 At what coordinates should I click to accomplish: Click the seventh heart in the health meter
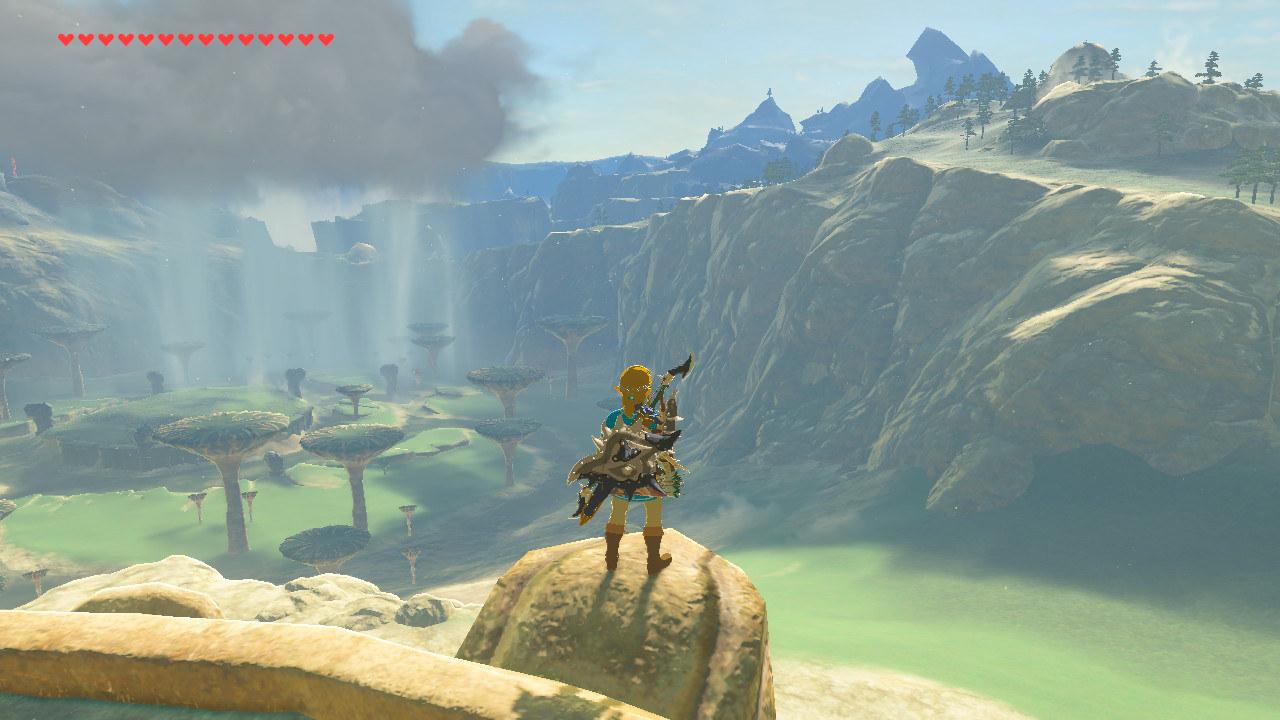[x=185, y=40]
